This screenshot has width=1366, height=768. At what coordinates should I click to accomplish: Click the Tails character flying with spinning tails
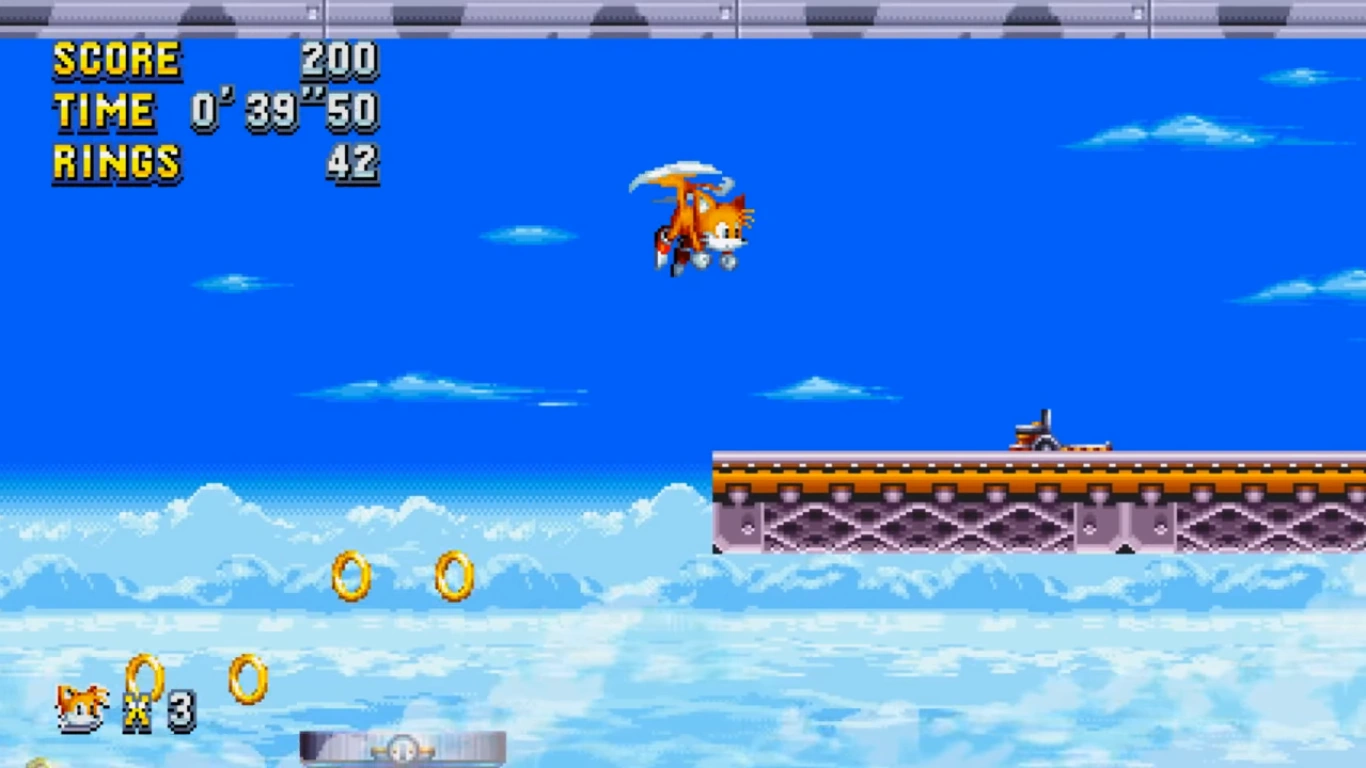(698, 218)
